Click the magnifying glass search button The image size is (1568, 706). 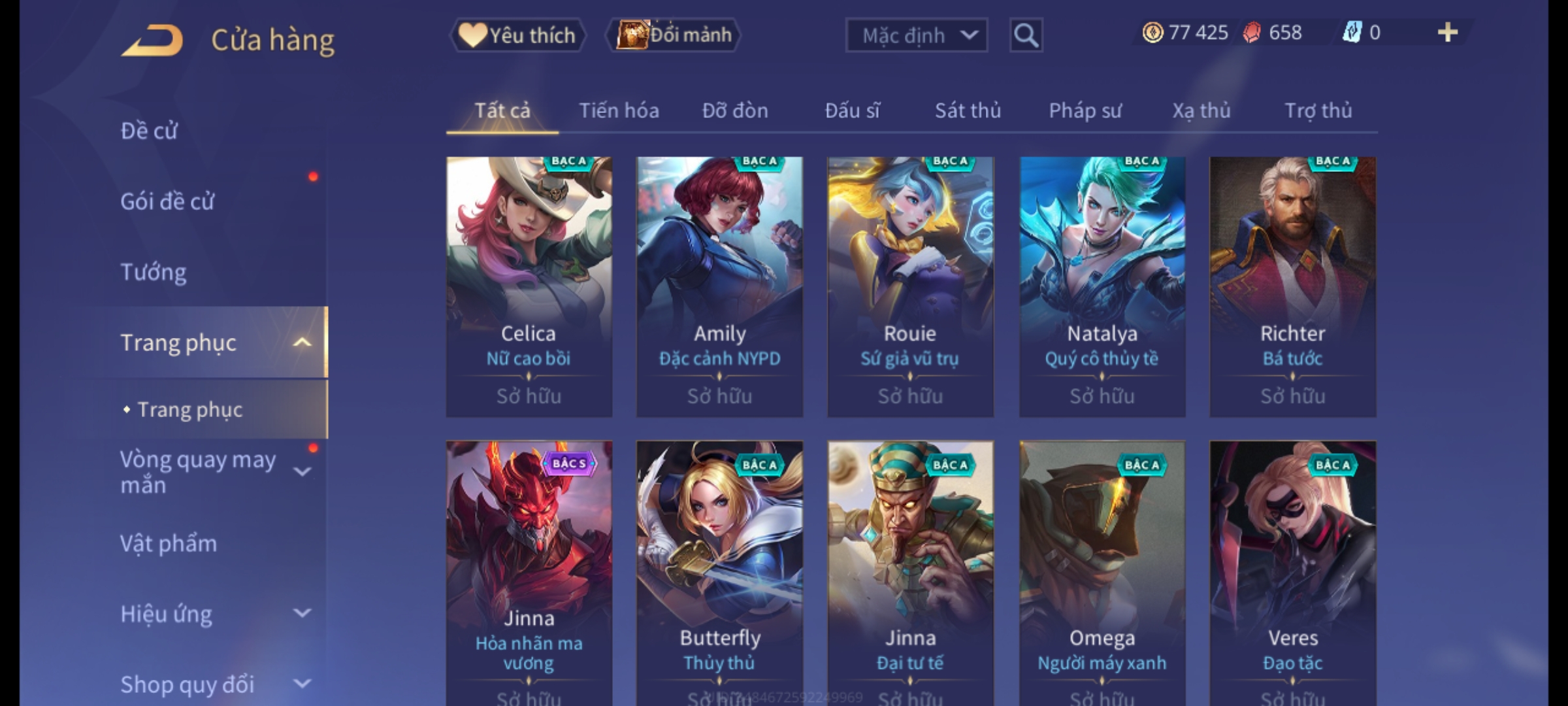tap(1026, 35)
